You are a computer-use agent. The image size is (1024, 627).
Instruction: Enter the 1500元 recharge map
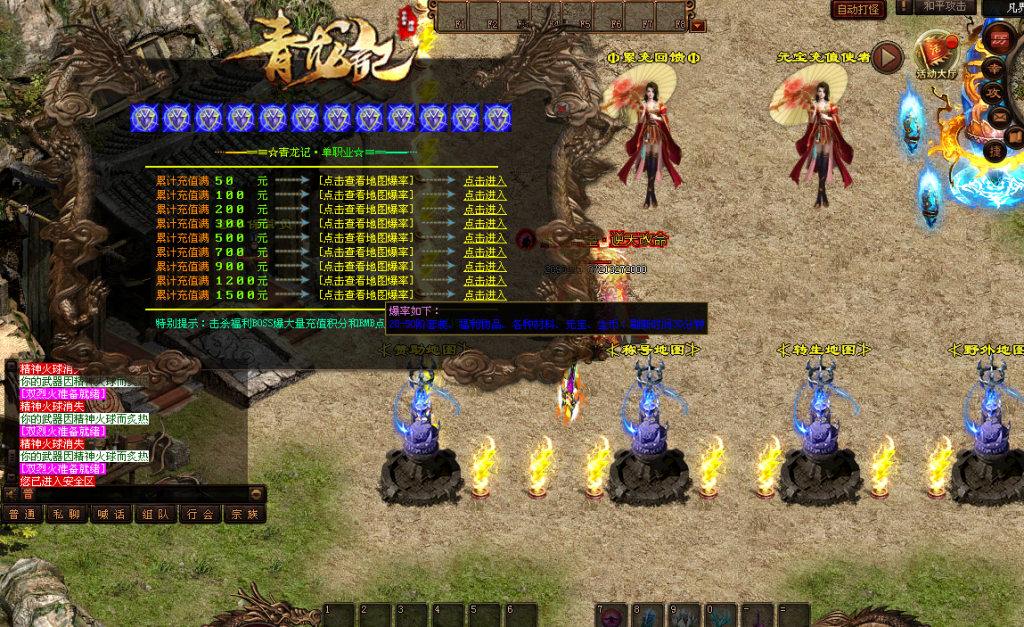[x=485, y=295]
